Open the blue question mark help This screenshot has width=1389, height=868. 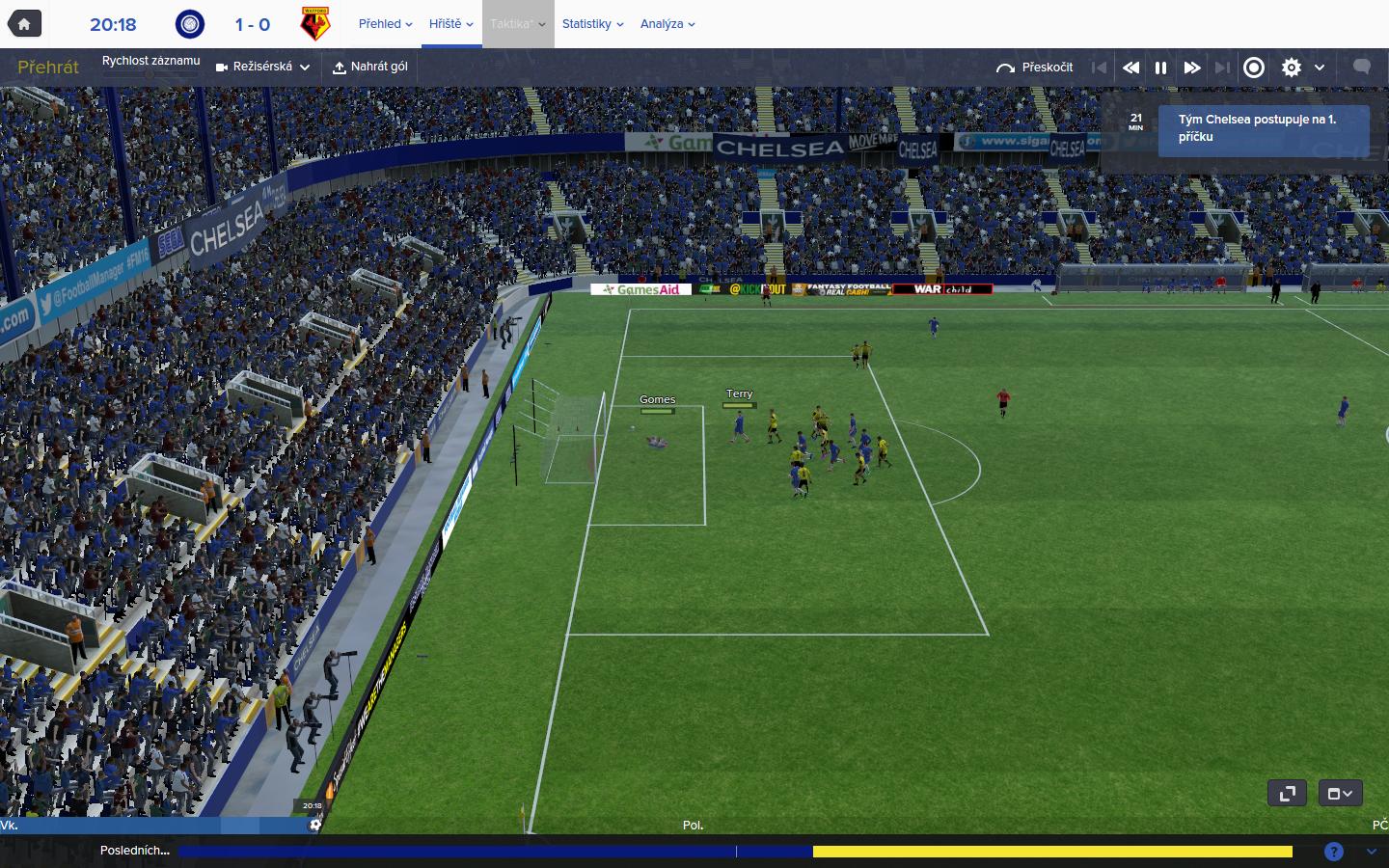pyautogui.click(x=1334, y=851)
